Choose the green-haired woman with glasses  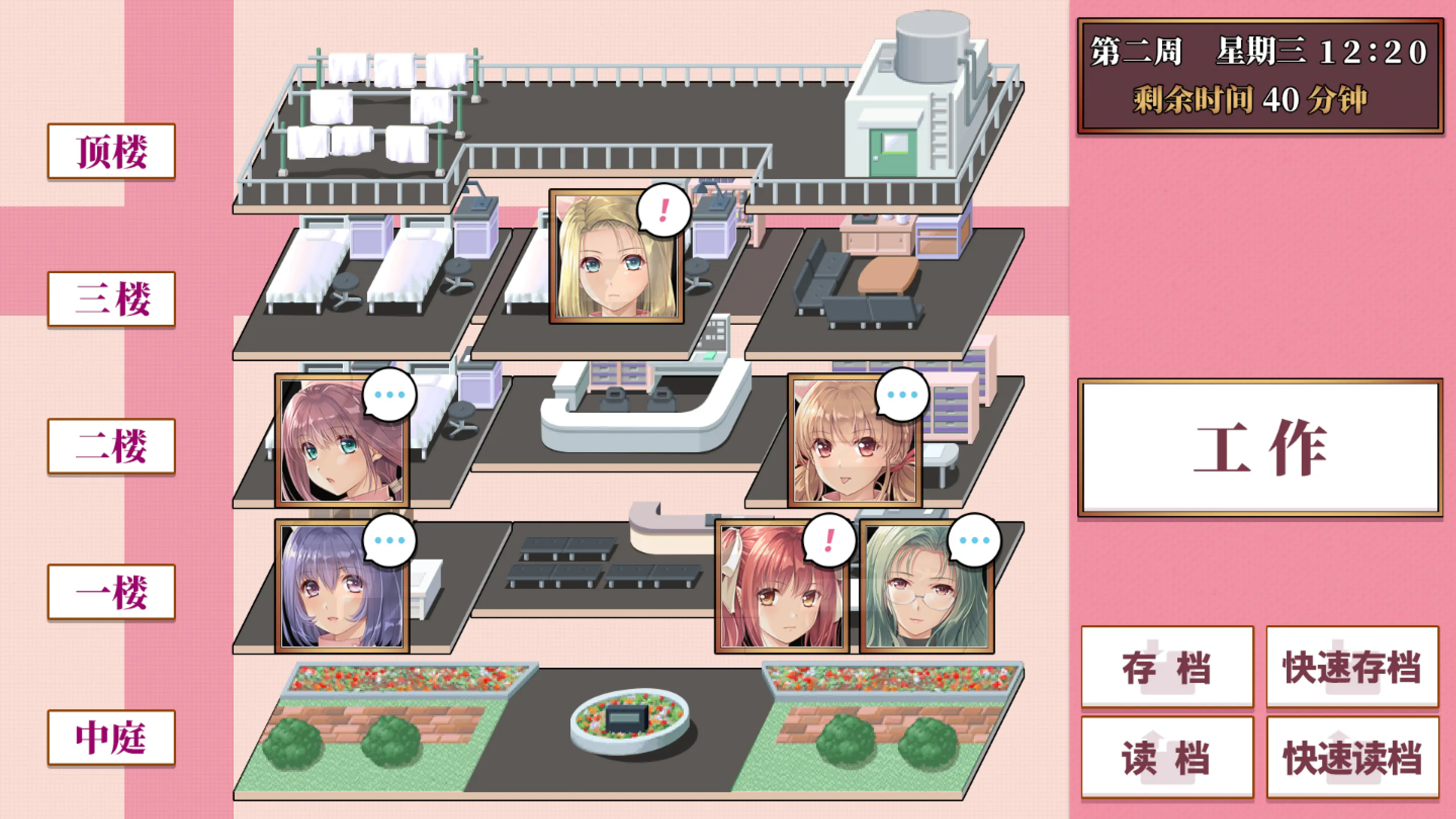(926, 587)
